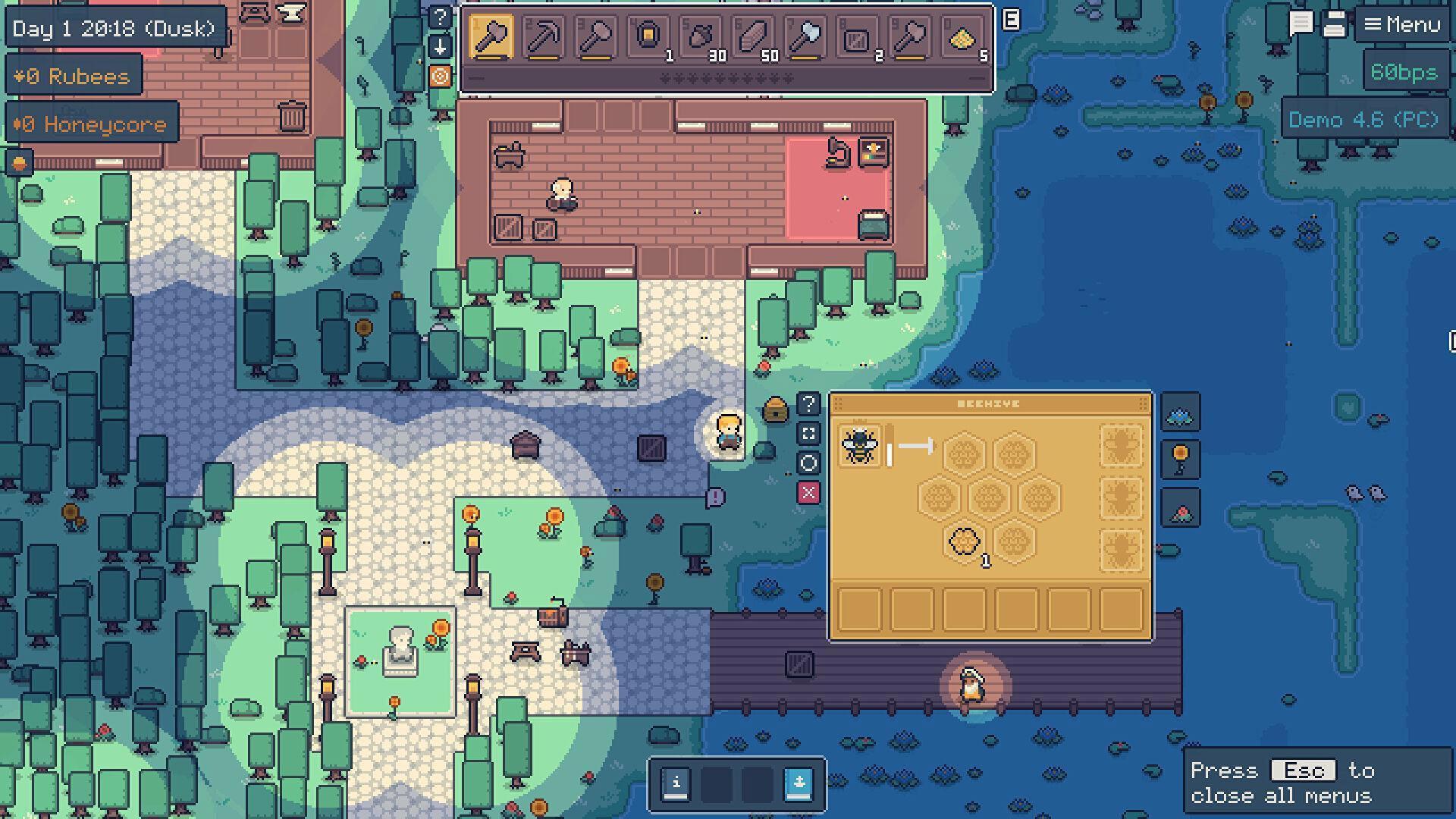Open the Menu button
This screenshot has width=1456, height=819.
(1401, 25)
